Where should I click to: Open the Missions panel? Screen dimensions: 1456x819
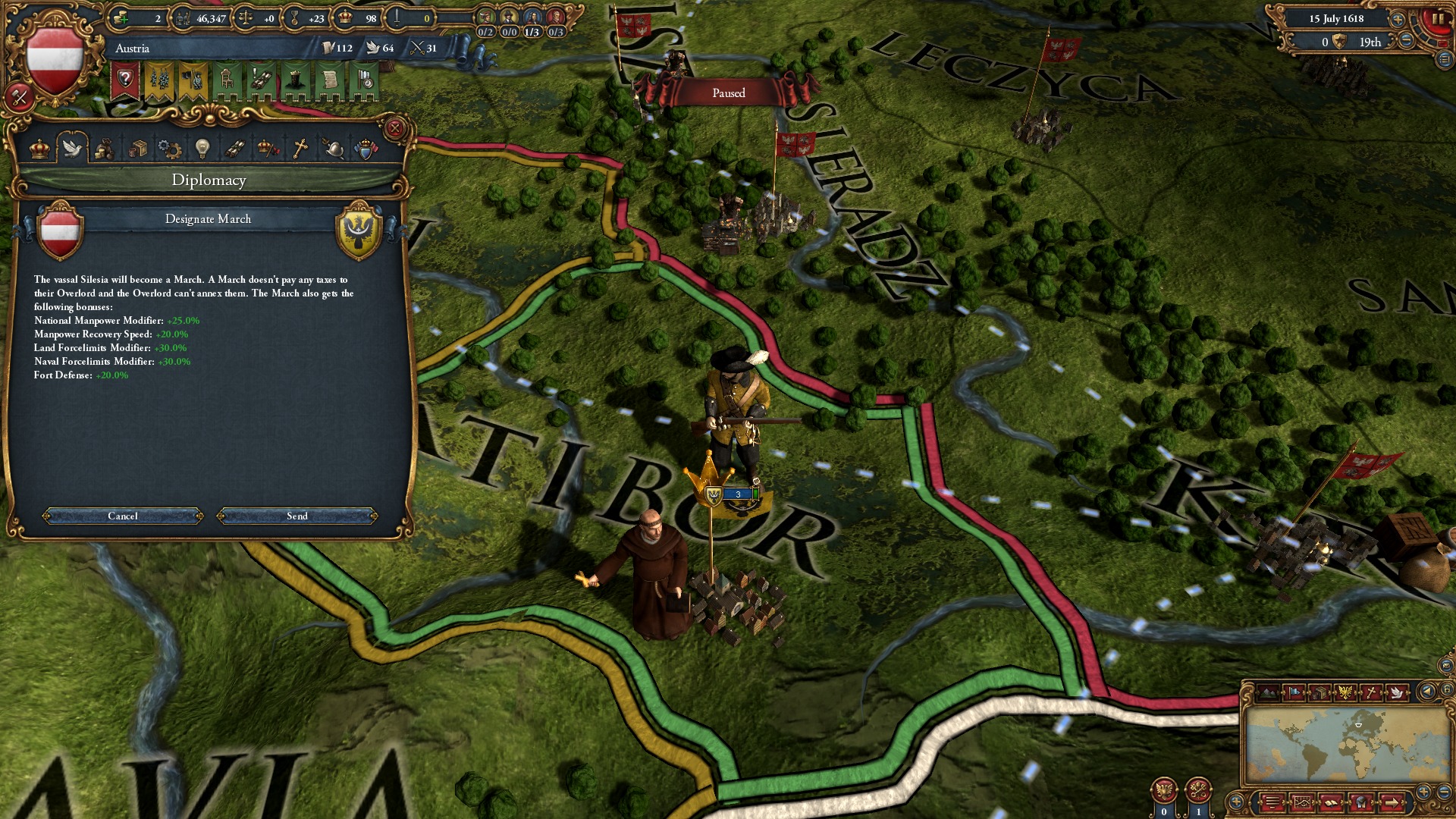[x=268, y=149]
